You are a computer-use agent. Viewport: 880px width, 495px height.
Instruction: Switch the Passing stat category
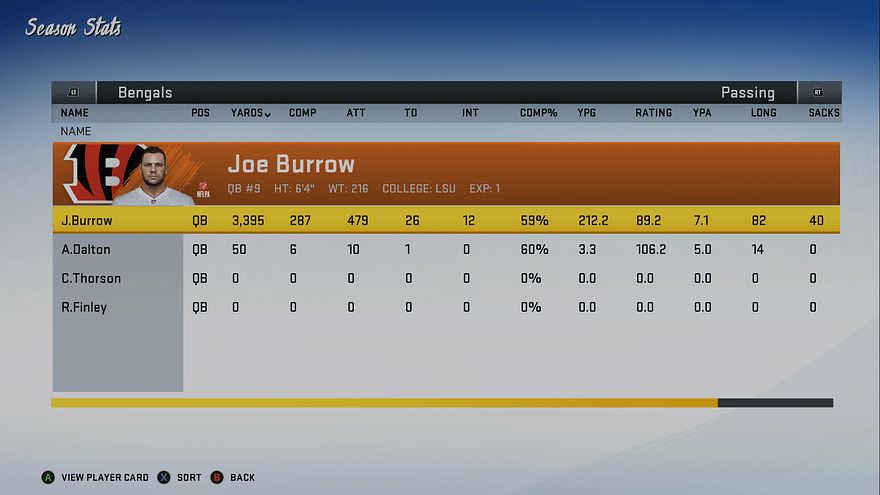point(747,93)
